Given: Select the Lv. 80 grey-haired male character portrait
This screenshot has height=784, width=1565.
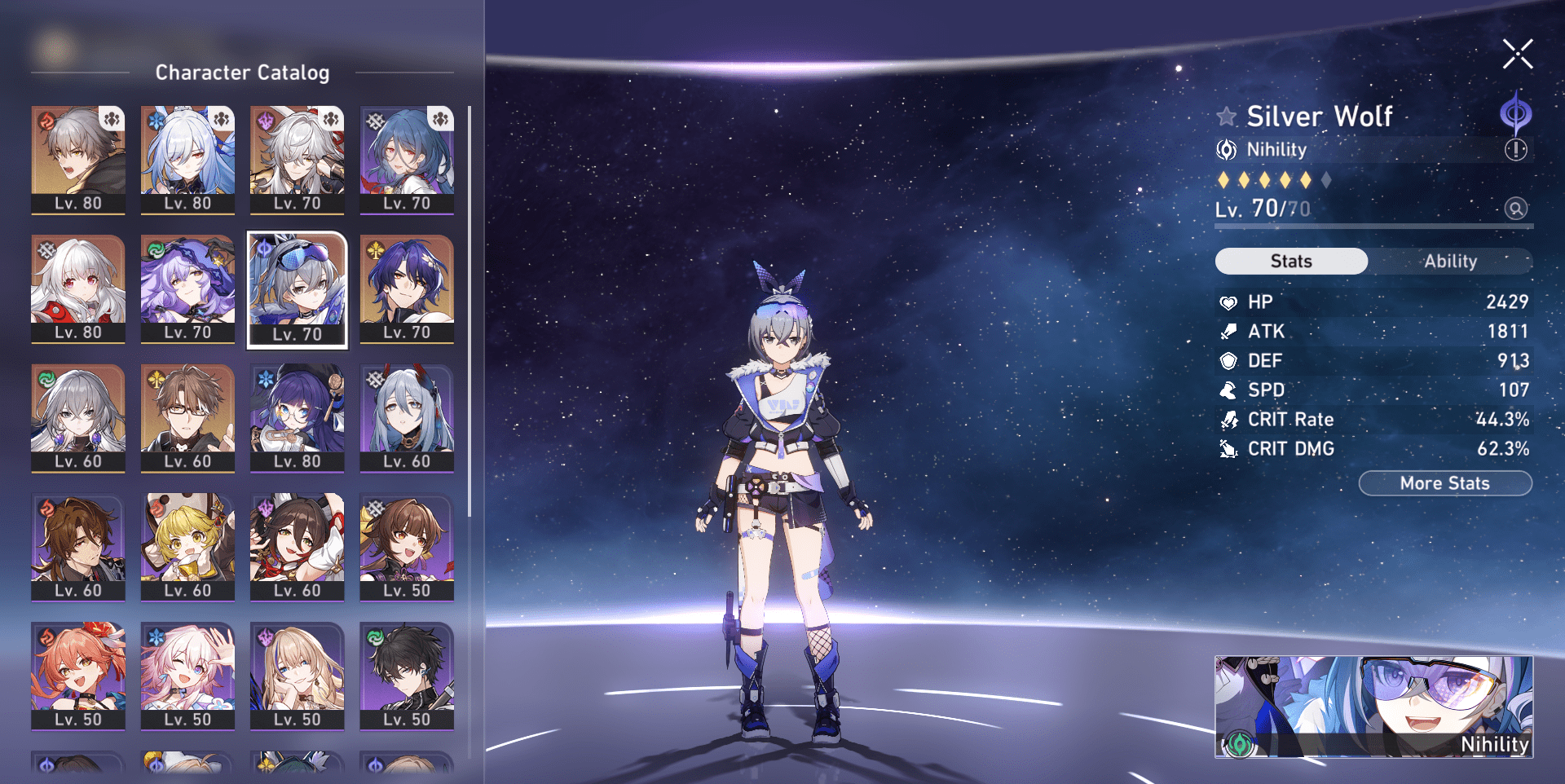Looking at the screenshot, I should [x=78, y=160].
